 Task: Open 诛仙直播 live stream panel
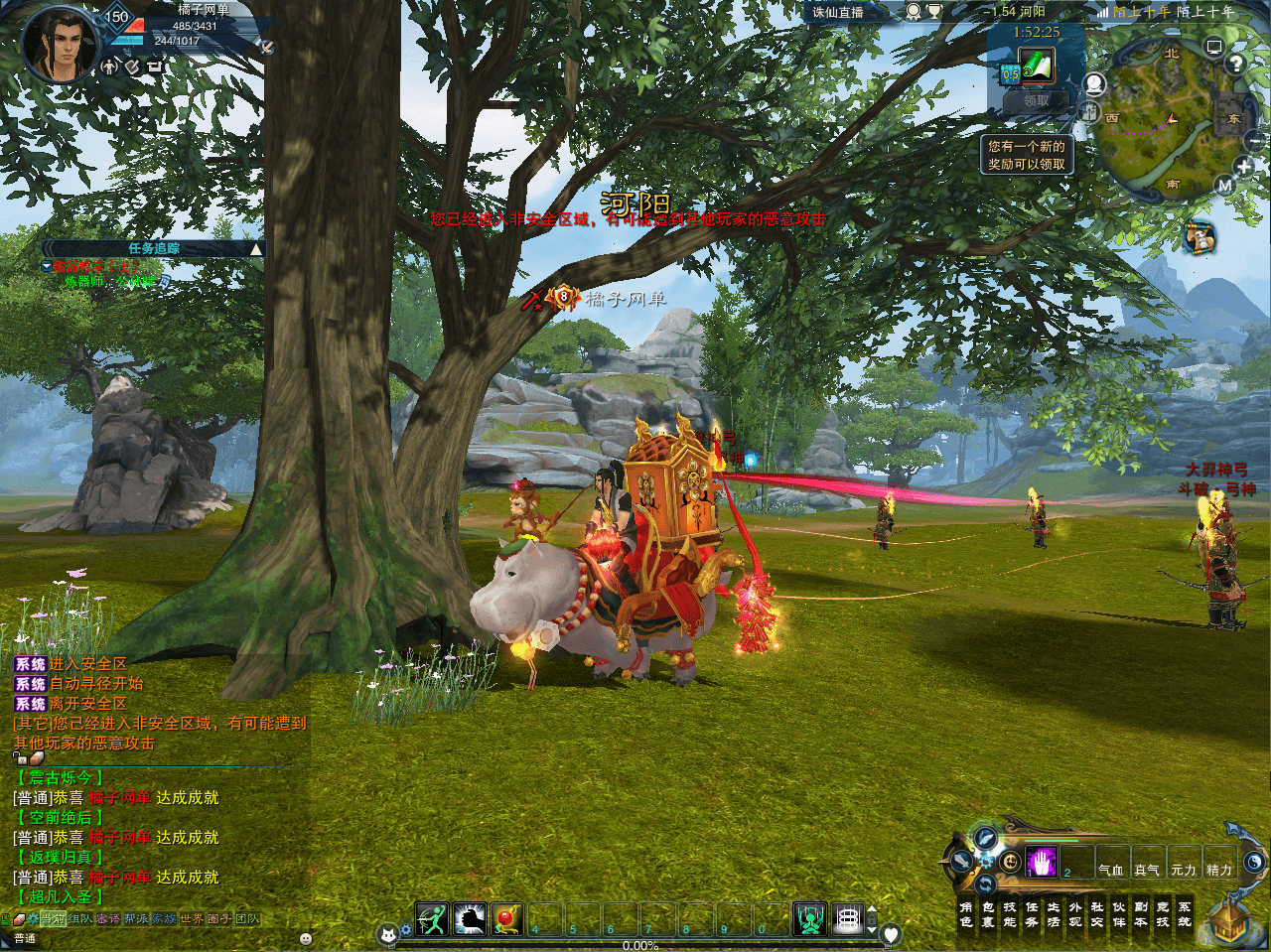point(838,12)
